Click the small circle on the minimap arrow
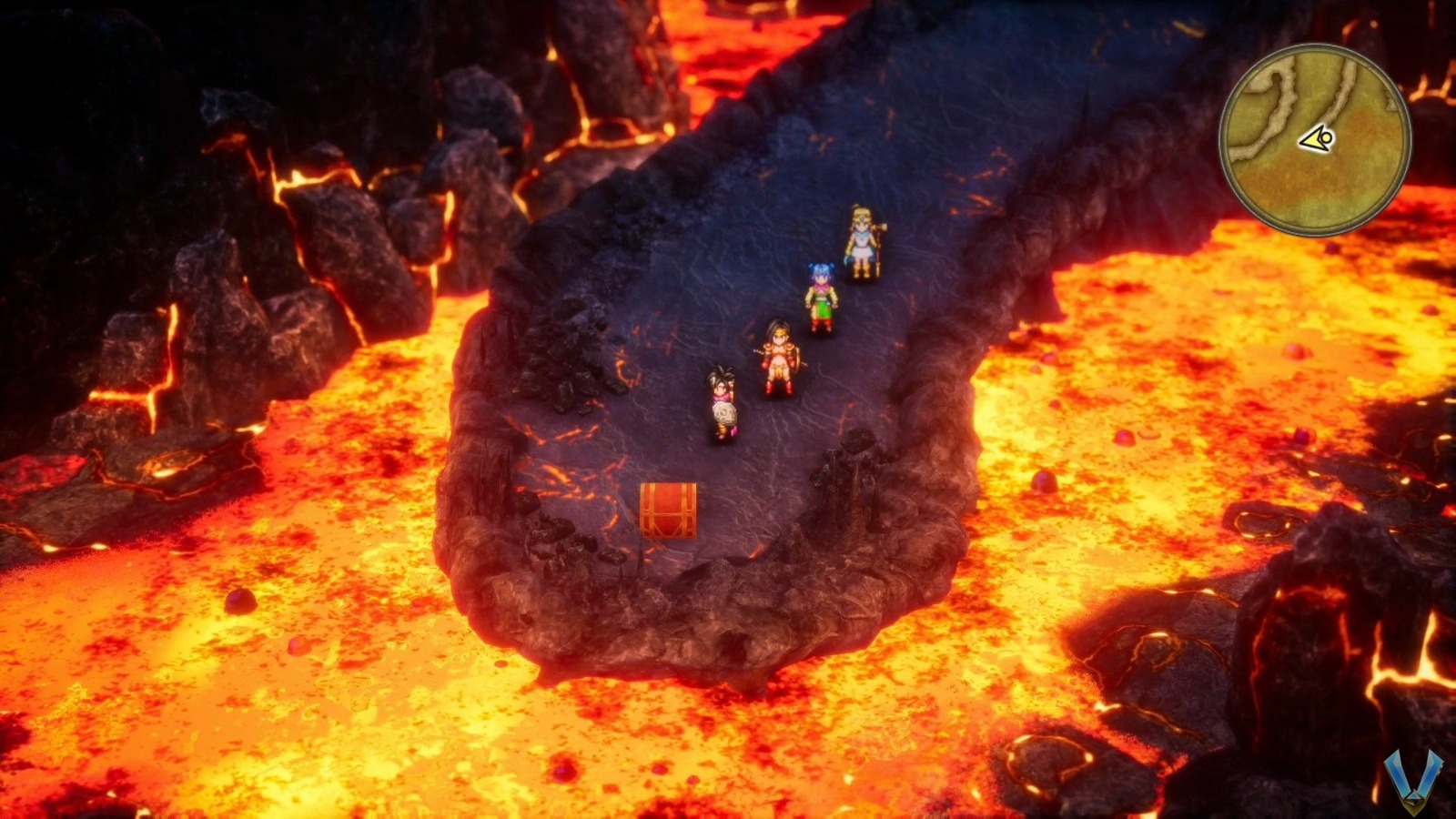This screenshot has height=819, width=1456. pos(1327,137)
